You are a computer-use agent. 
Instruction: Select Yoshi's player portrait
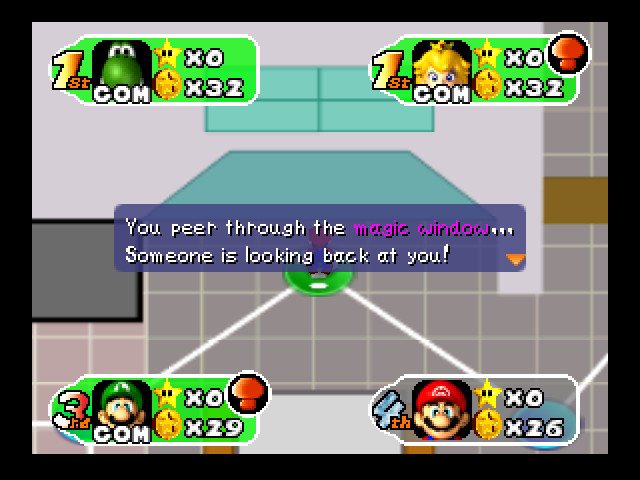121,66
